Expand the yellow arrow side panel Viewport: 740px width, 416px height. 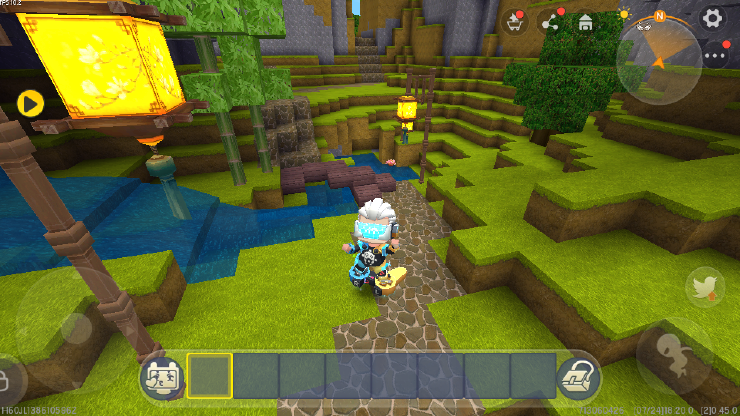coord(30,101)
